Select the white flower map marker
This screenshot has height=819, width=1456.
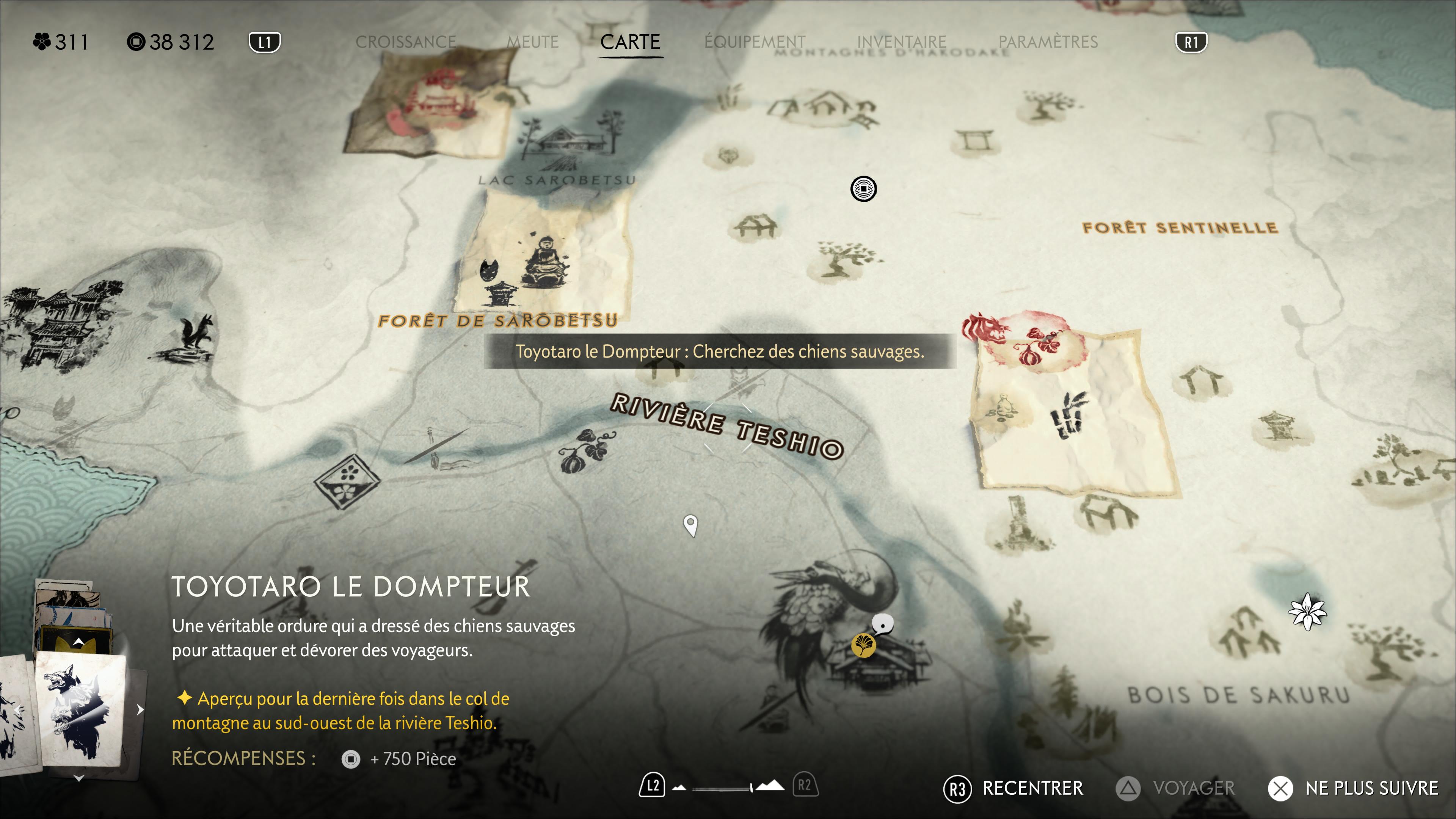coord(1307,612)
